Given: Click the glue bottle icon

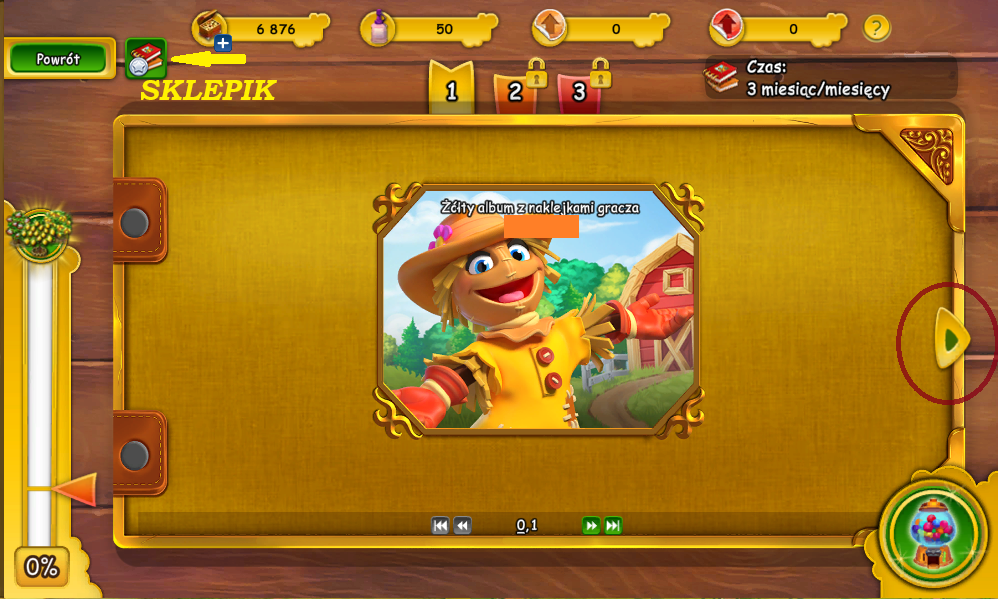Looking at the screenshot, I should coord(379,27).
